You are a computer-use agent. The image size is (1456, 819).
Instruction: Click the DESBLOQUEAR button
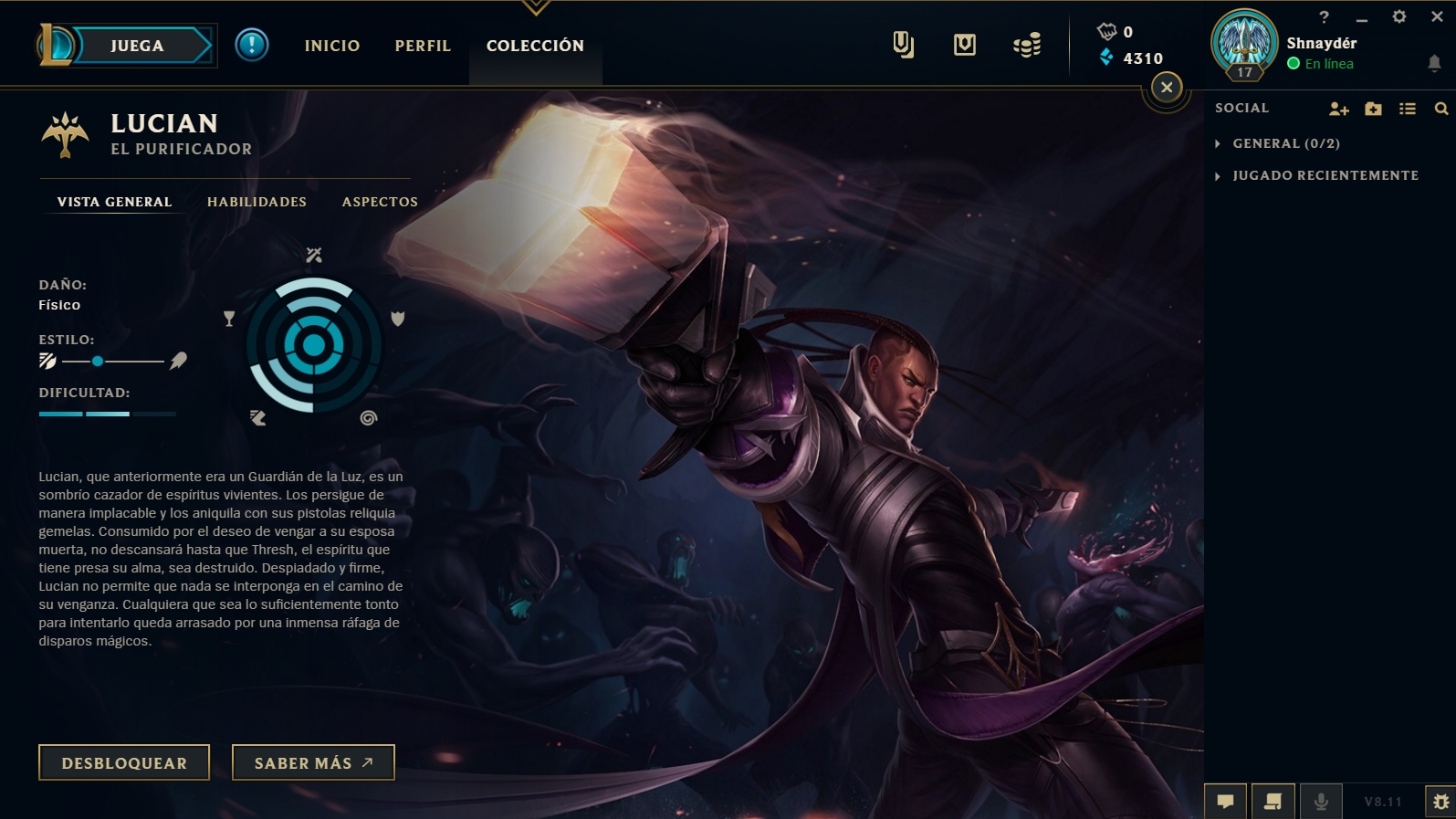pyautogui.click(x=123, y=762)
